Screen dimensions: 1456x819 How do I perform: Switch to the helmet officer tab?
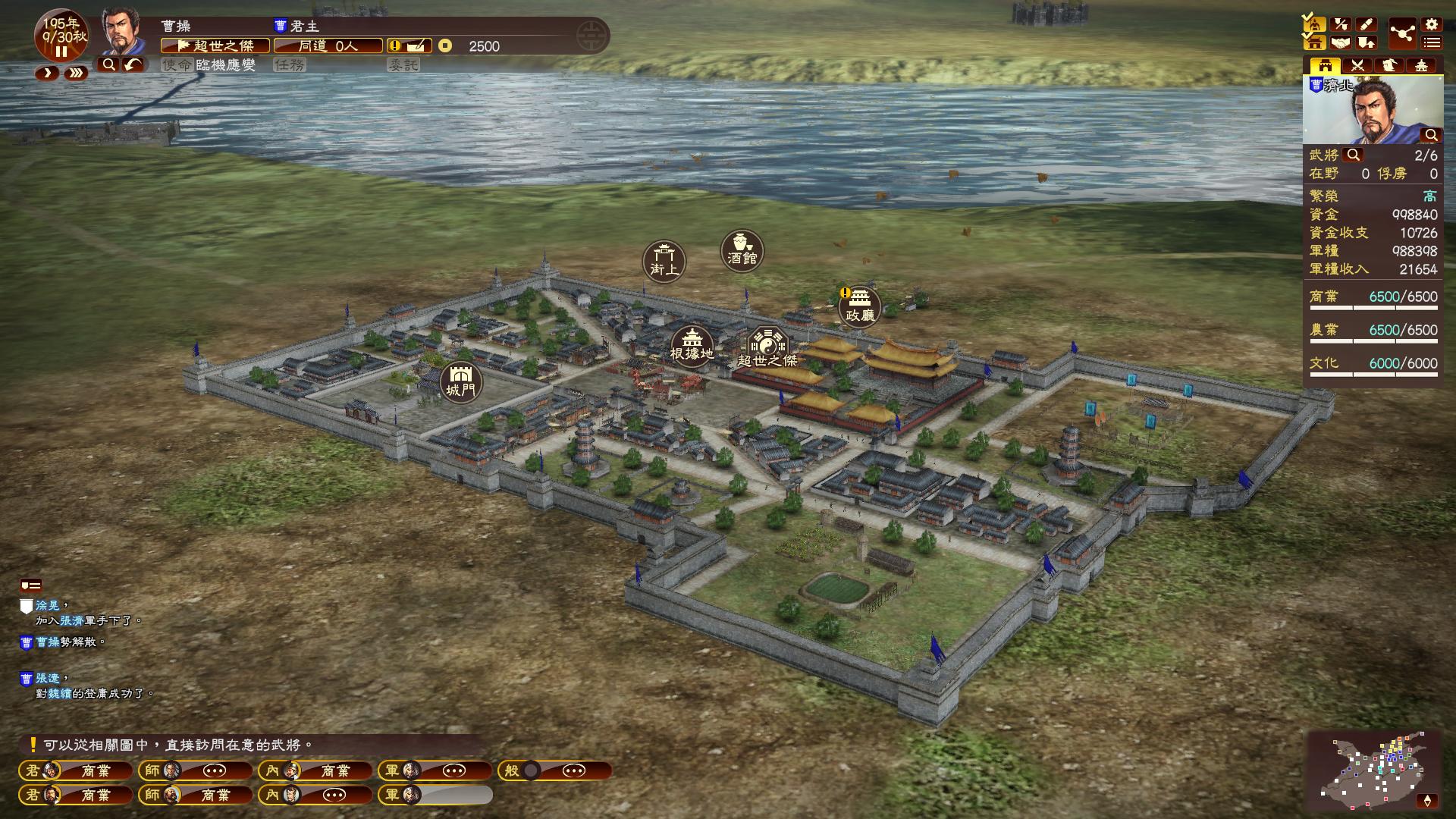[1389, 66]
